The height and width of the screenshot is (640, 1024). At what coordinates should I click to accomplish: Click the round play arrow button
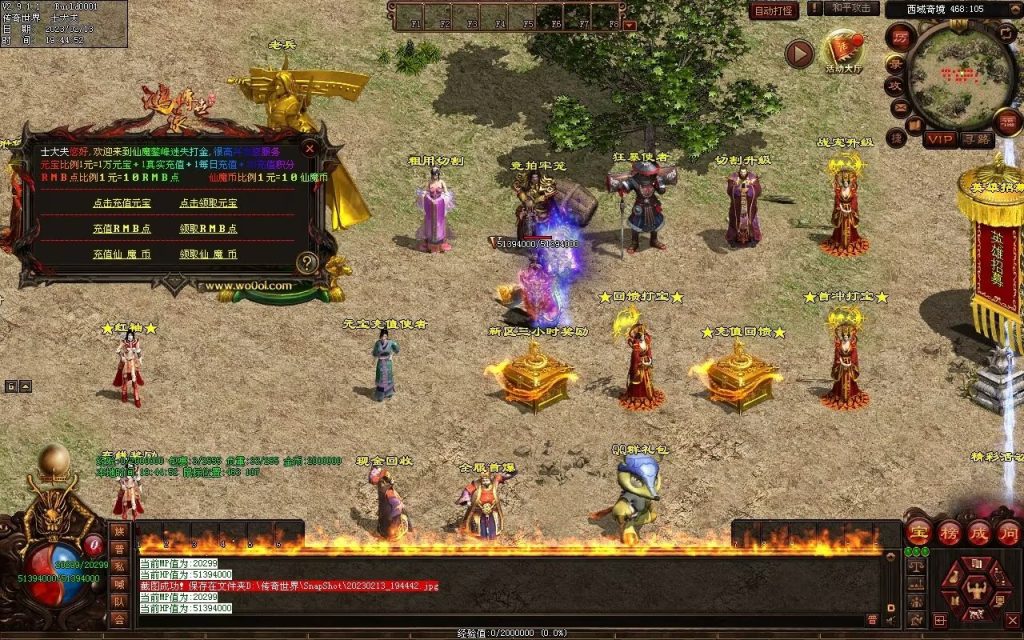[799, 53]
